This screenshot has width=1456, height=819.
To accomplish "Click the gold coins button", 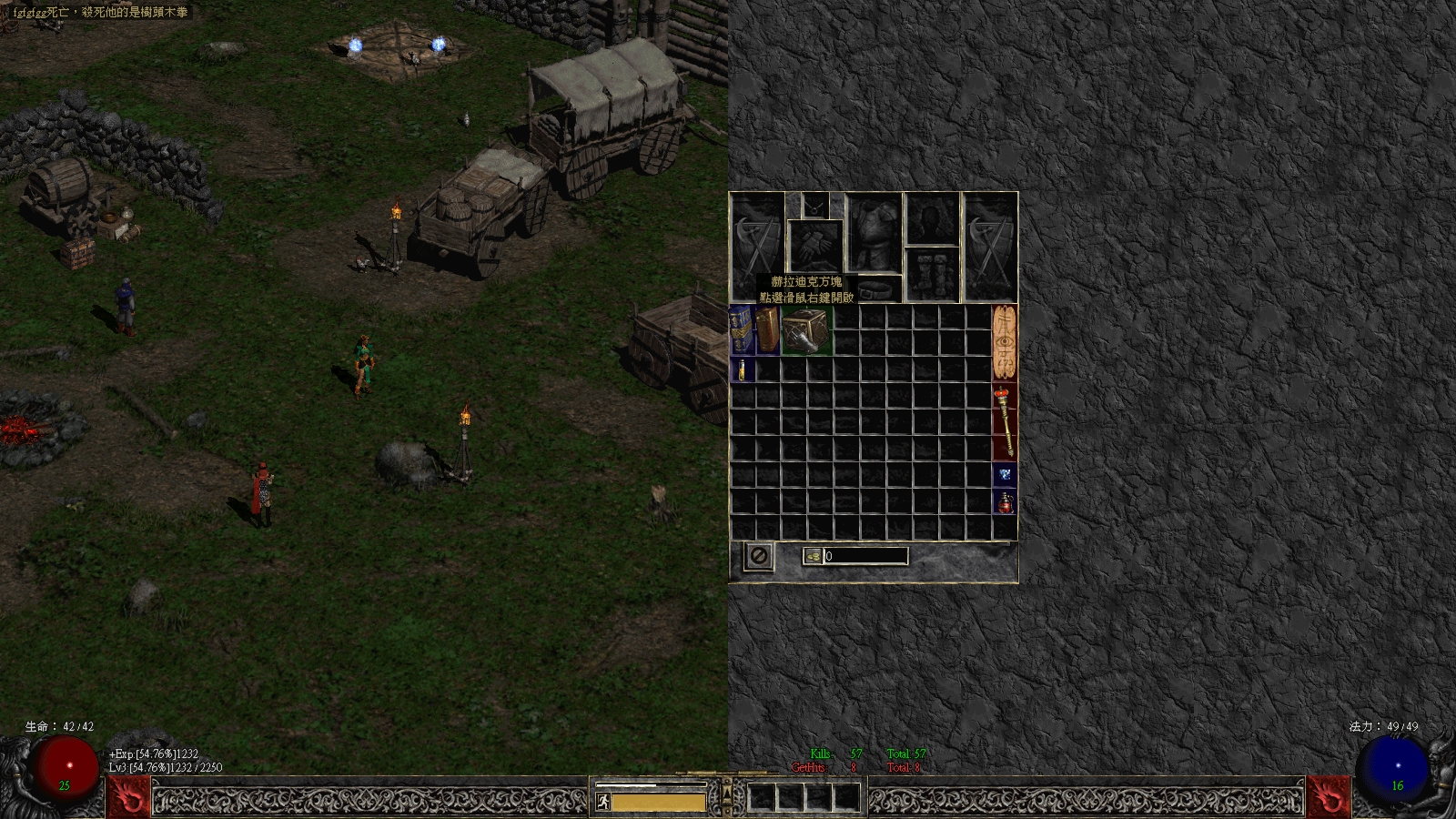I will (x=813, y=556).
